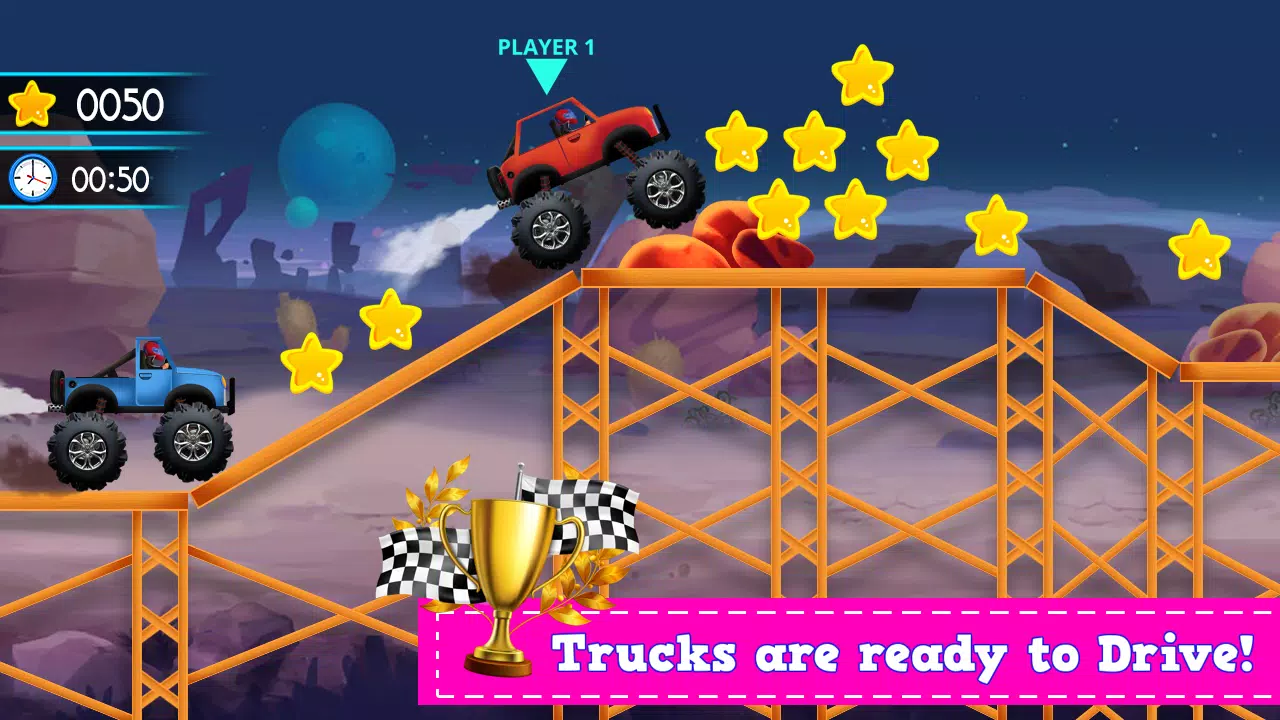Tap the rightmost star at the screen edge
This screenshot has height=720, width=1280.
tap(1200, 250)
